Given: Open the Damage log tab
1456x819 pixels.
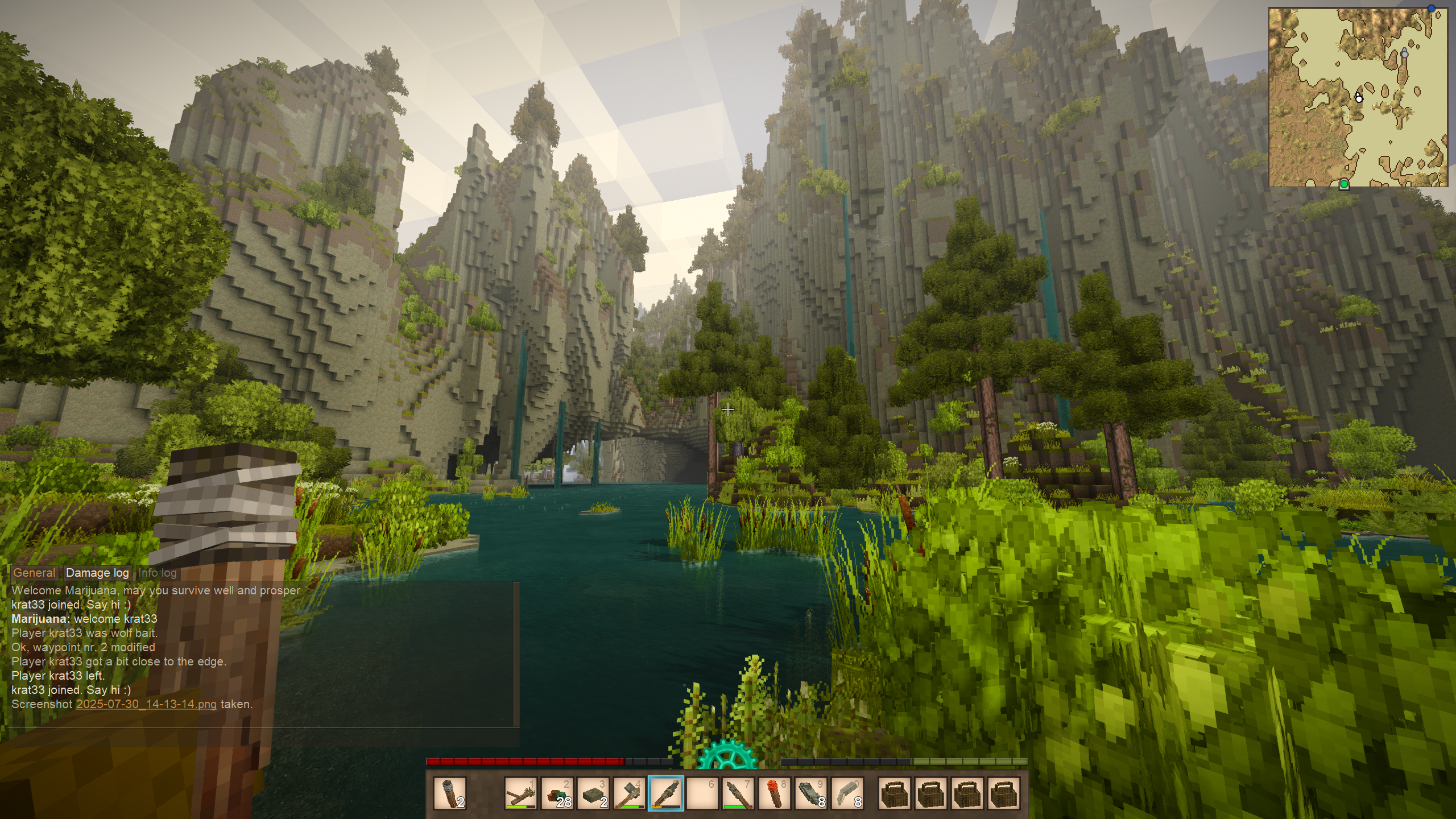Looking at the screenshot, I should pos(97,573).
